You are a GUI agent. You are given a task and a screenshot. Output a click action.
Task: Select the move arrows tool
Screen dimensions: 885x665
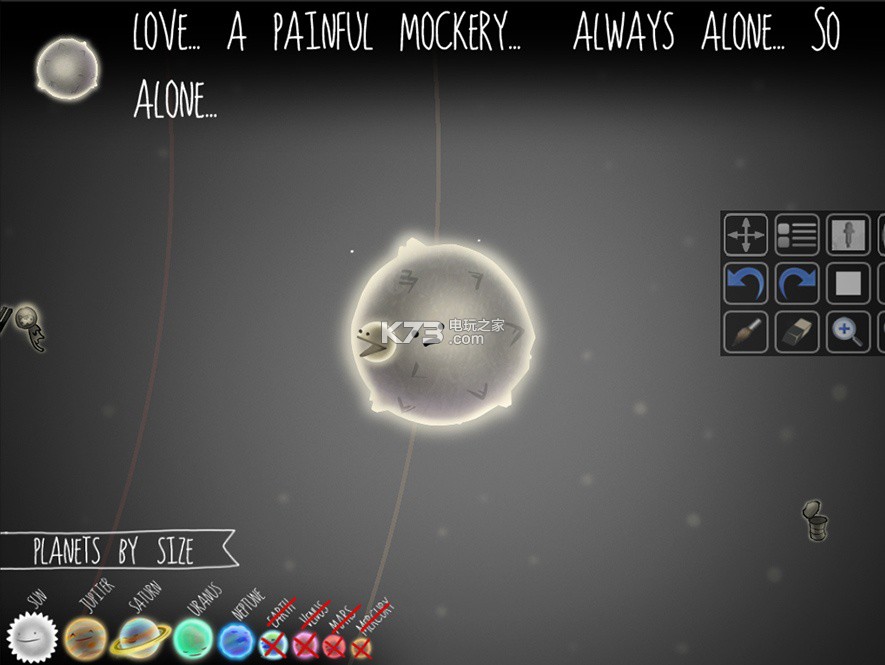click(746, 235)
